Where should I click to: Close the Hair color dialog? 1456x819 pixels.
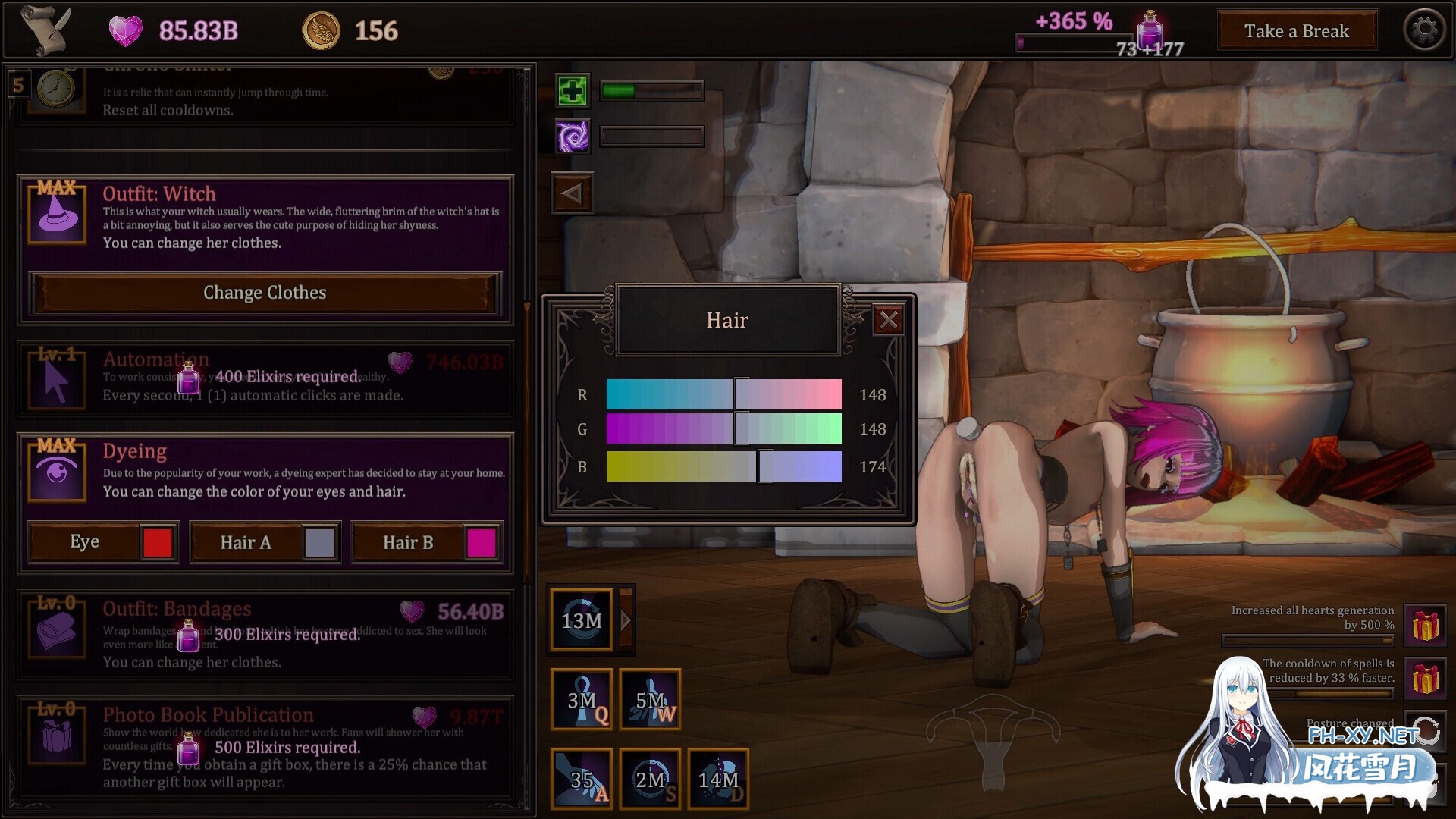(x=889, y=319)
